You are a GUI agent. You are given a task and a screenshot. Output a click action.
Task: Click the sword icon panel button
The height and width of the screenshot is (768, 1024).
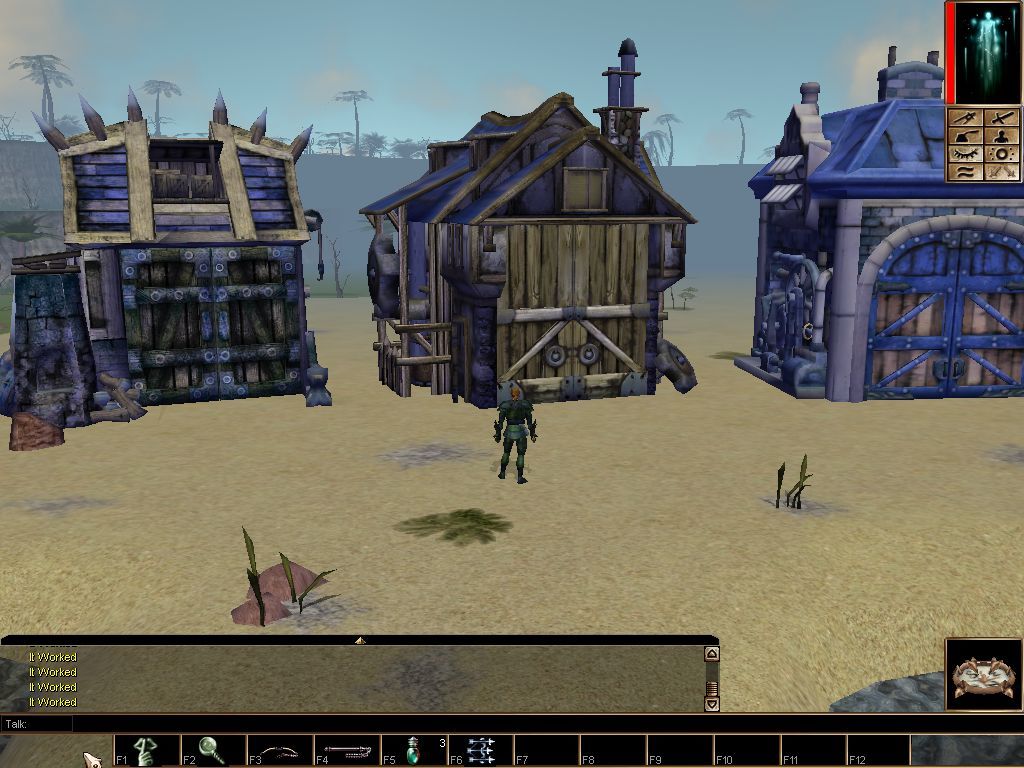point(1003,118)
